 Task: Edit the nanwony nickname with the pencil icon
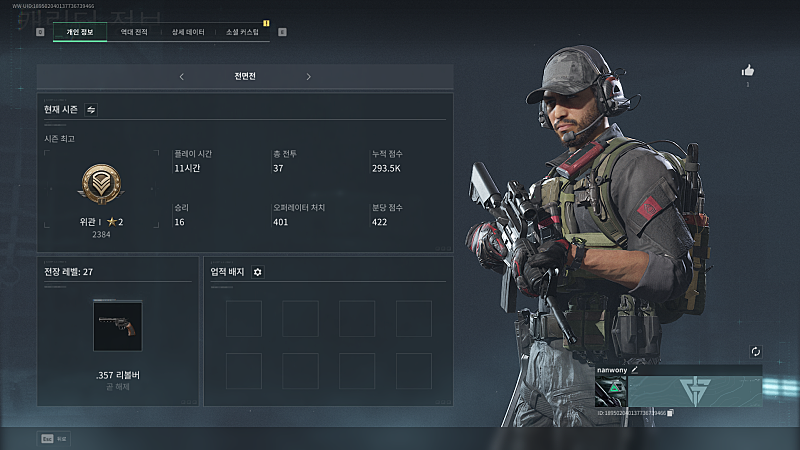(x=634, y=369)
